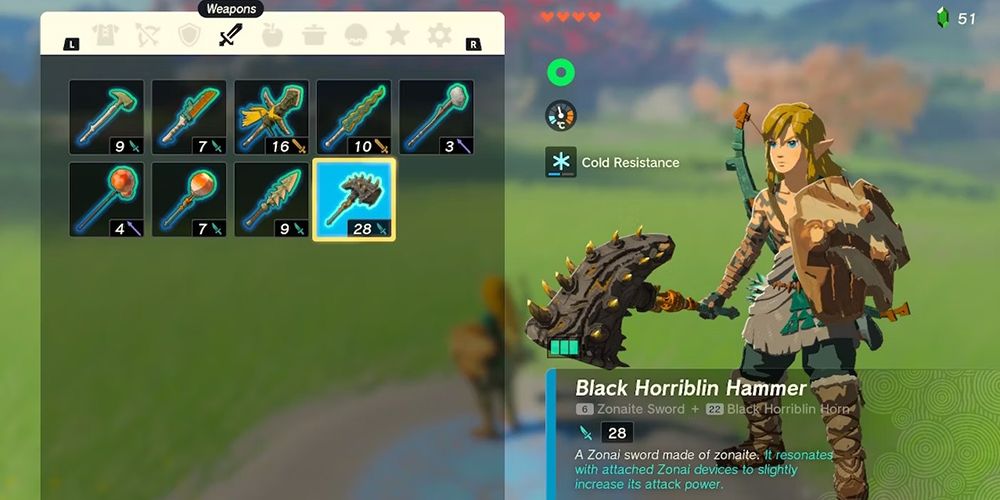Switch to the shields tab
The image size is (1000, 500).
pyautogui.click(x=188, y=37)
